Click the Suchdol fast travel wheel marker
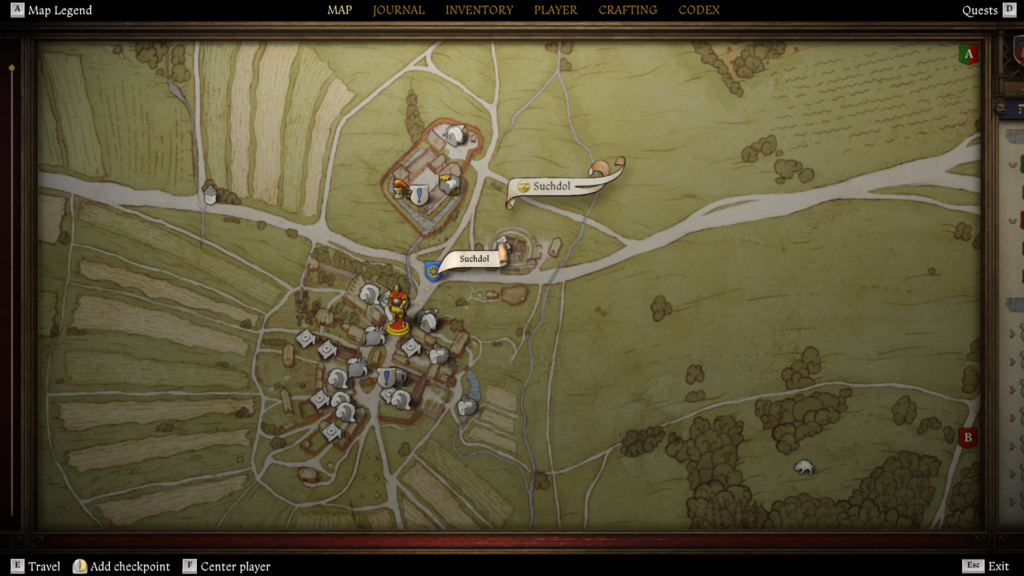This screenshot has width=1024, height=576. point(433,270)
